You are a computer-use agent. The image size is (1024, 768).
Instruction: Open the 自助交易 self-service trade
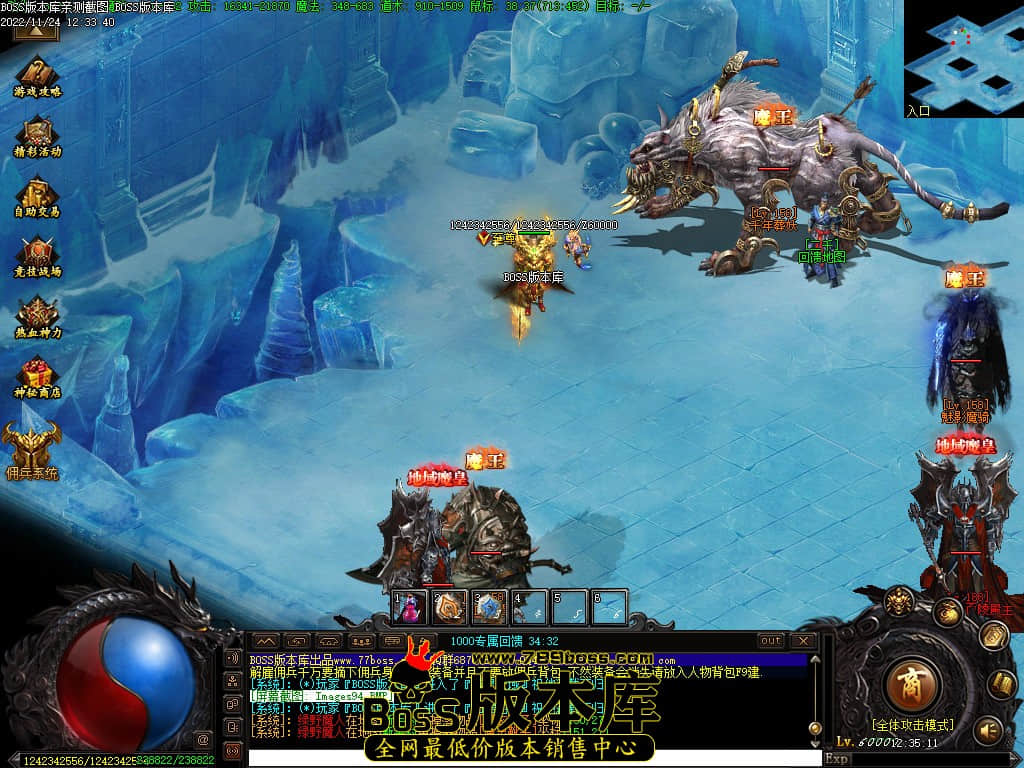tap(37, 195)
